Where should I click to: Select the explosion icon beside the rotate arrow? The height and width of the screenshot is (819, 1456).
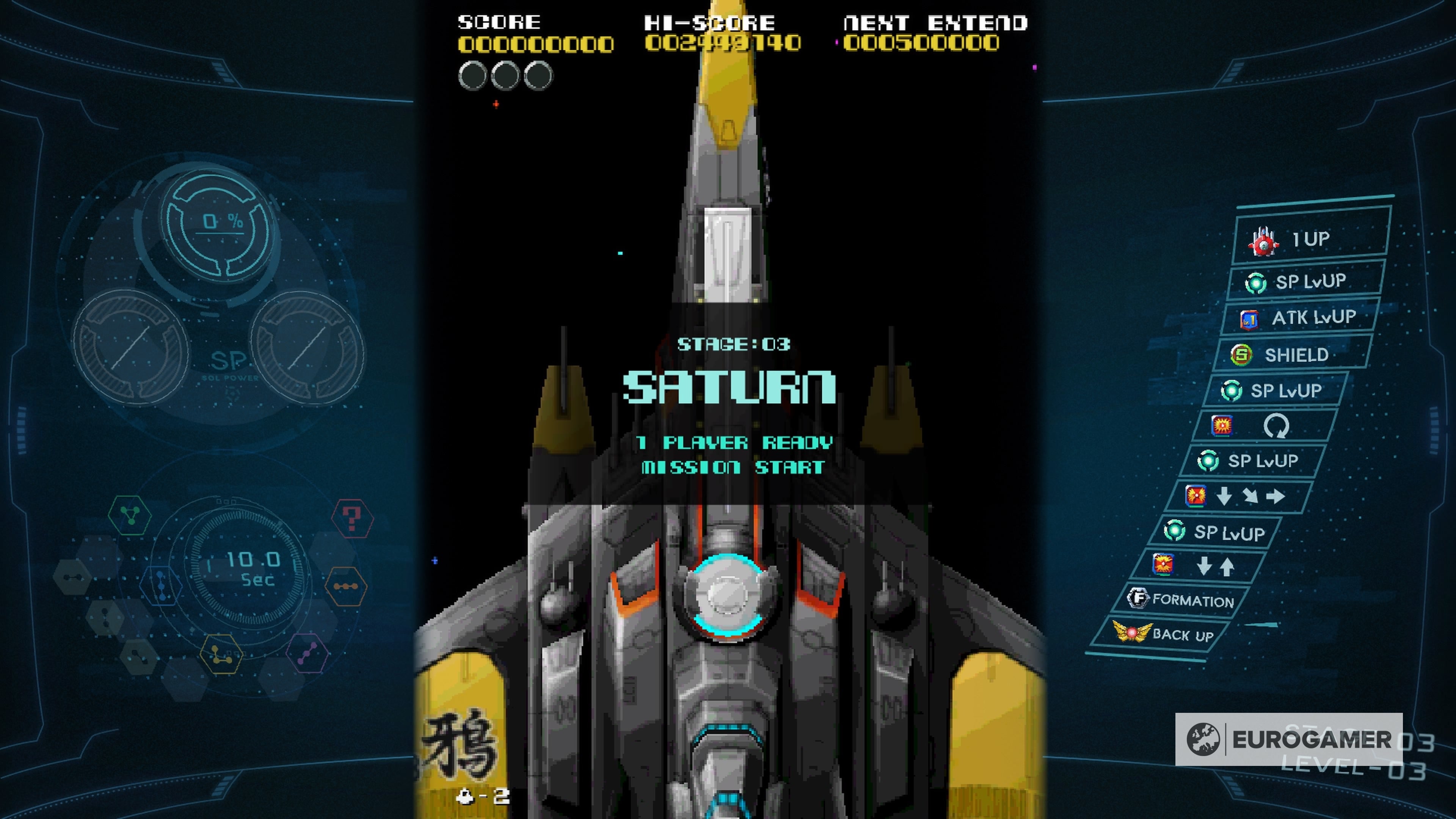(x=1222, y=425)
